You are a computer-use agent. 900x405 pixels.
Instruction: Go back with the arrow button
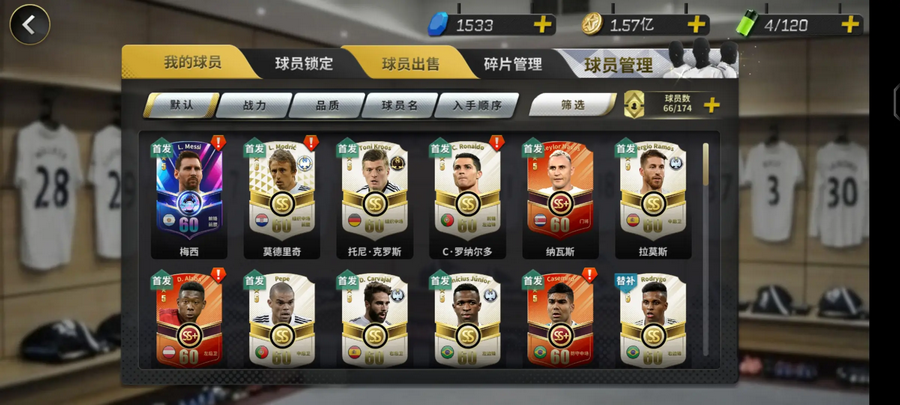(30, 25)
